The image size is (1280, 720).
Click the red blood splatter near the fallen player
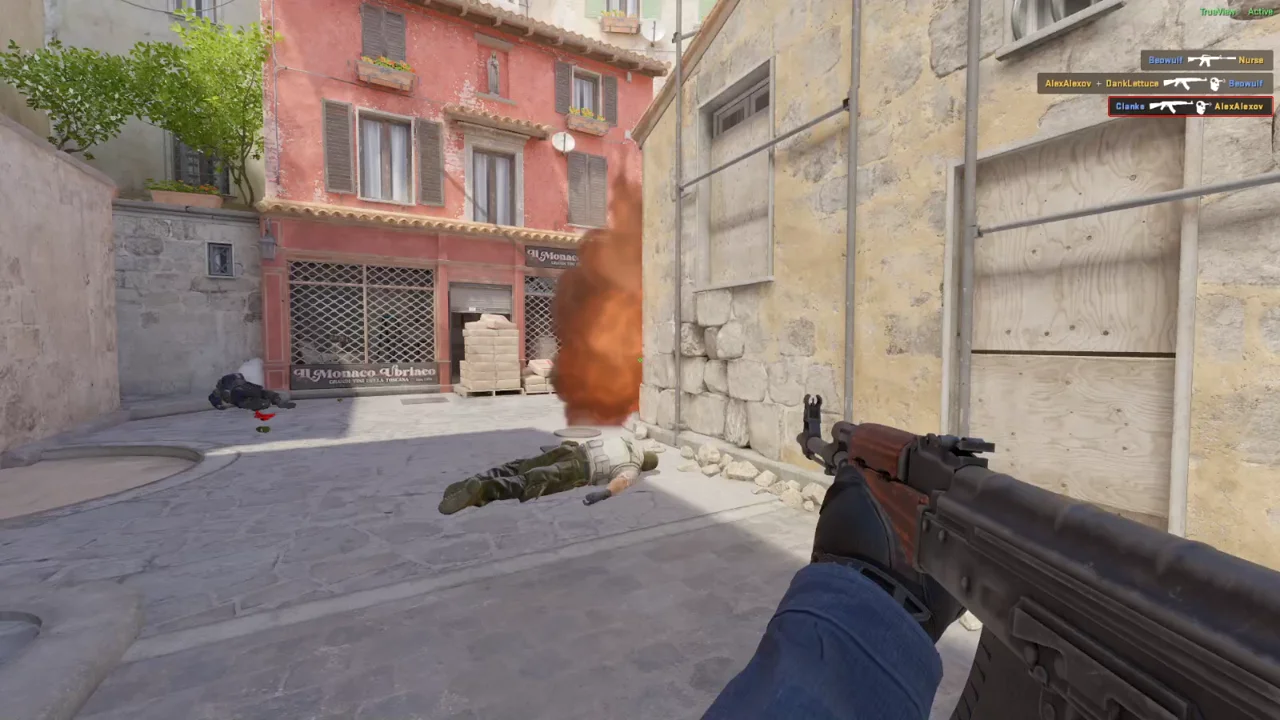click(x=263, y=412)
